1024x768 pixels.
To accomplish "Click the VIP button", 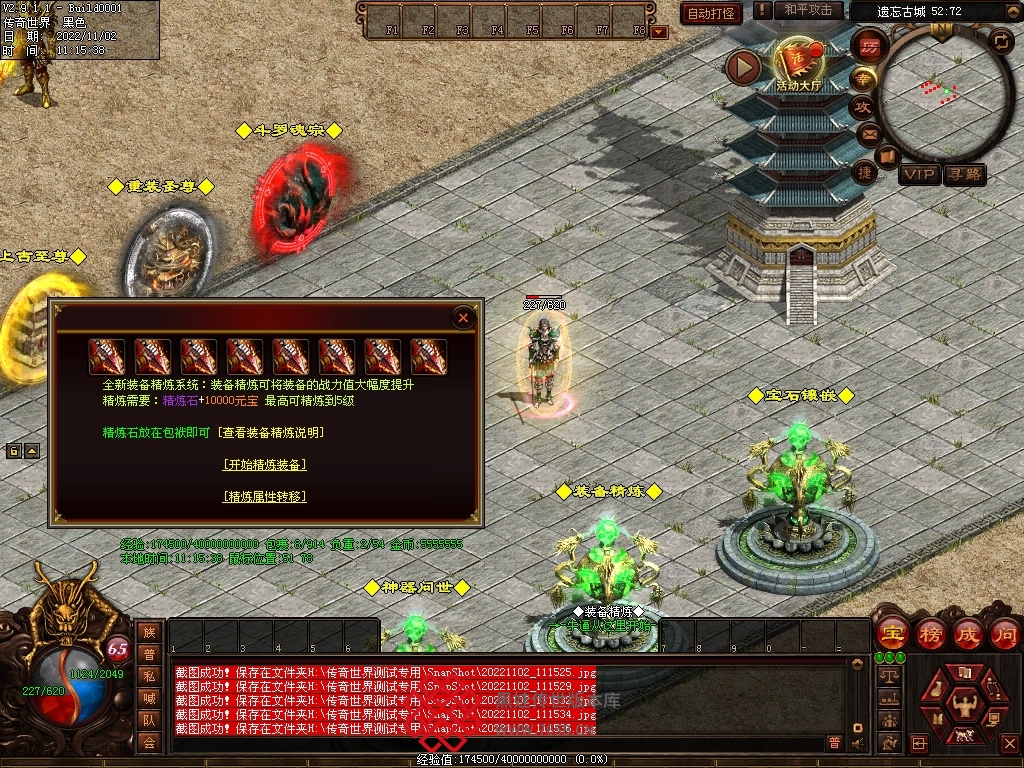I will click(x=918, y=174).
